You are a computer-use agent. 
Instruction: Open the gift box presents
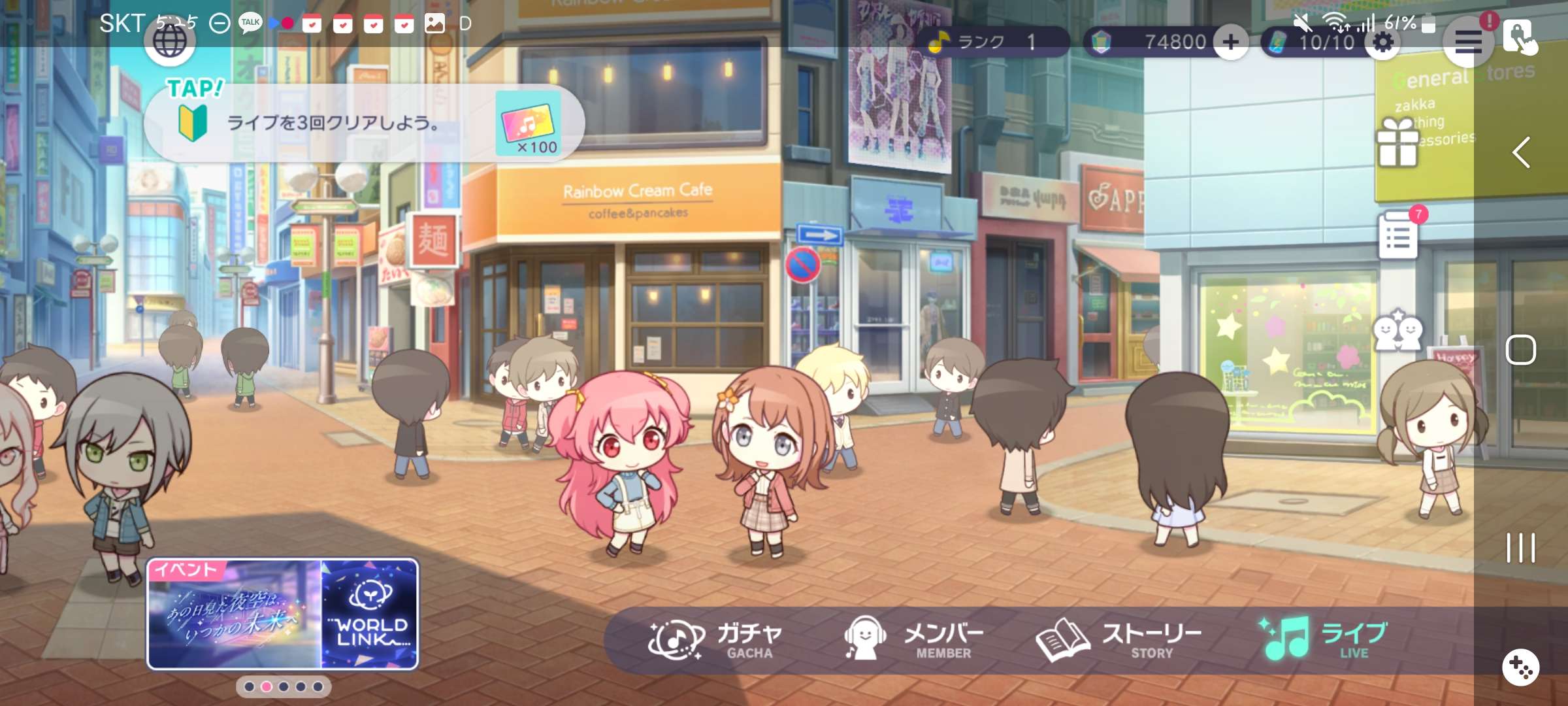coord(1397,143)
